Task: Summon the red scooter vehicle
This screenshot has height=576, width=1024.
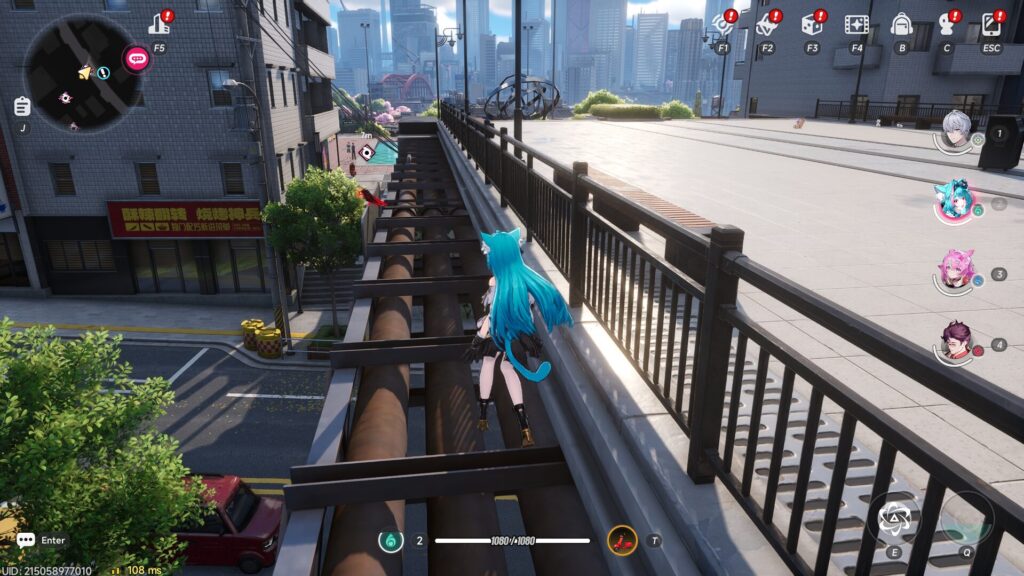Action: (622, 541)
